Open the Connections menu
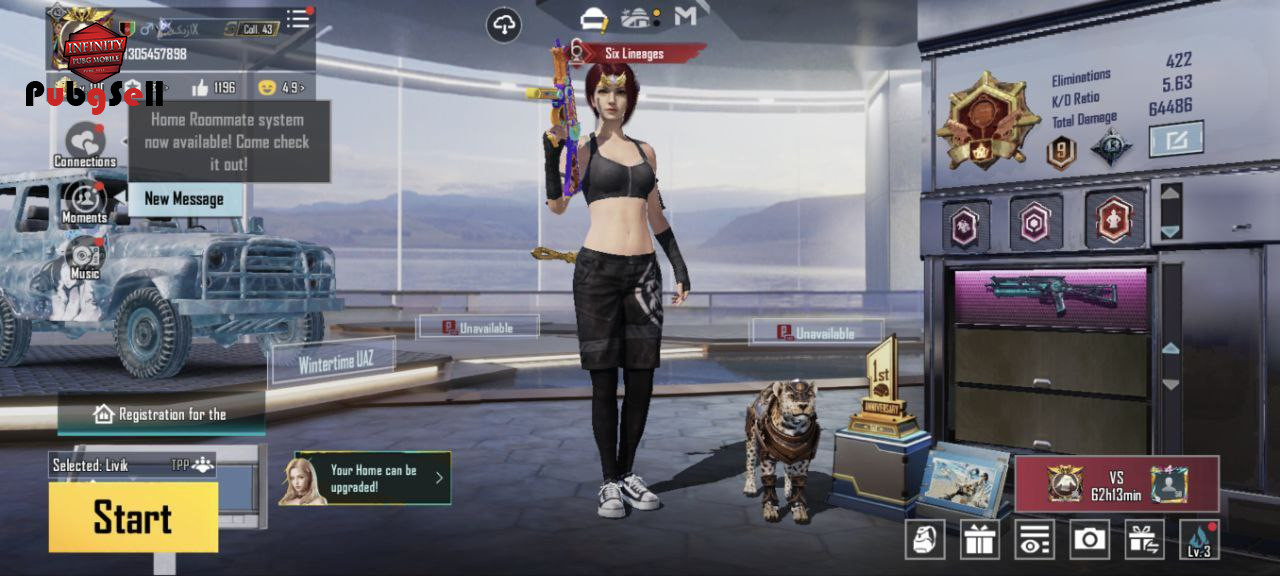Screen dimensions: 1280x576 point(85,144)
